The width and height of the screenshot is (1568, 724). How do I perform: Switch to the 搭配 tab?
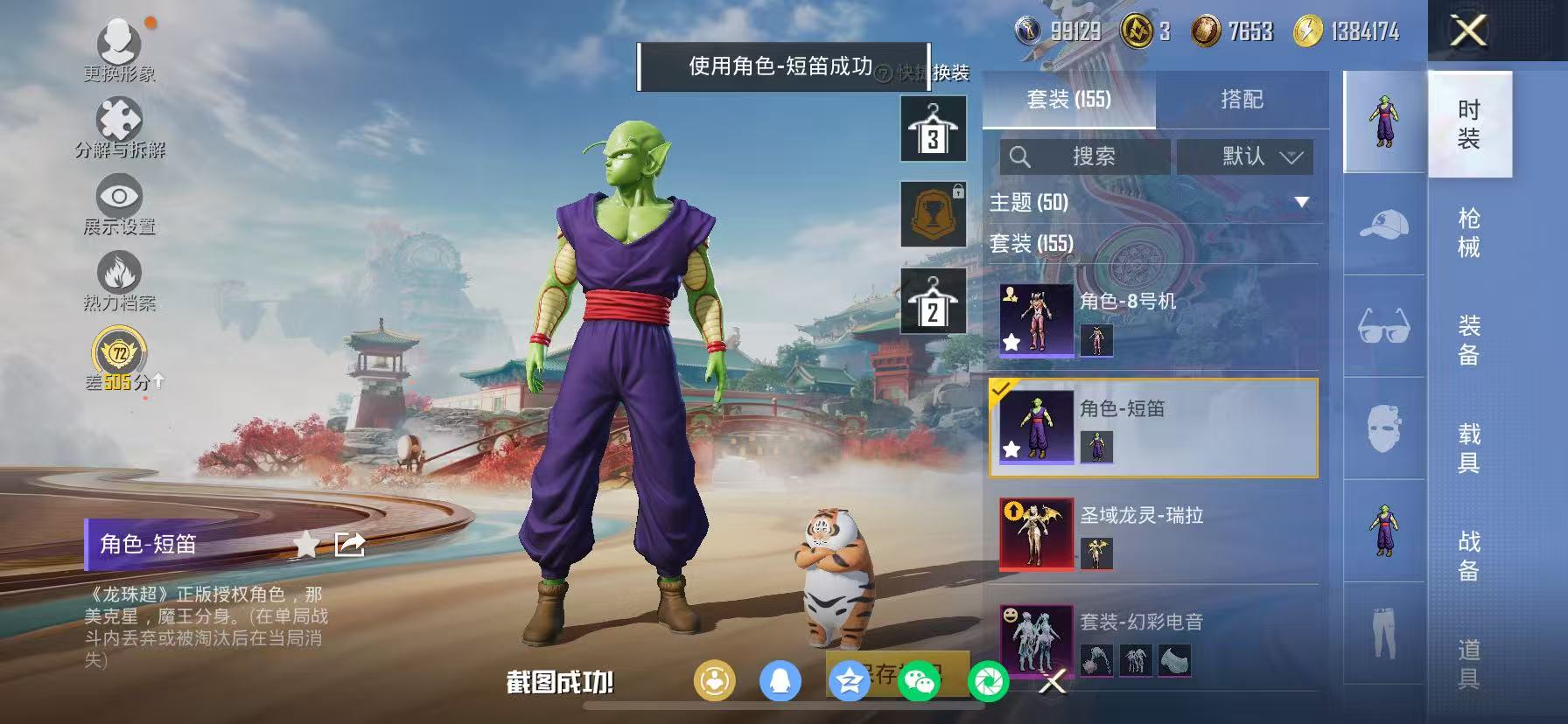1242,100
